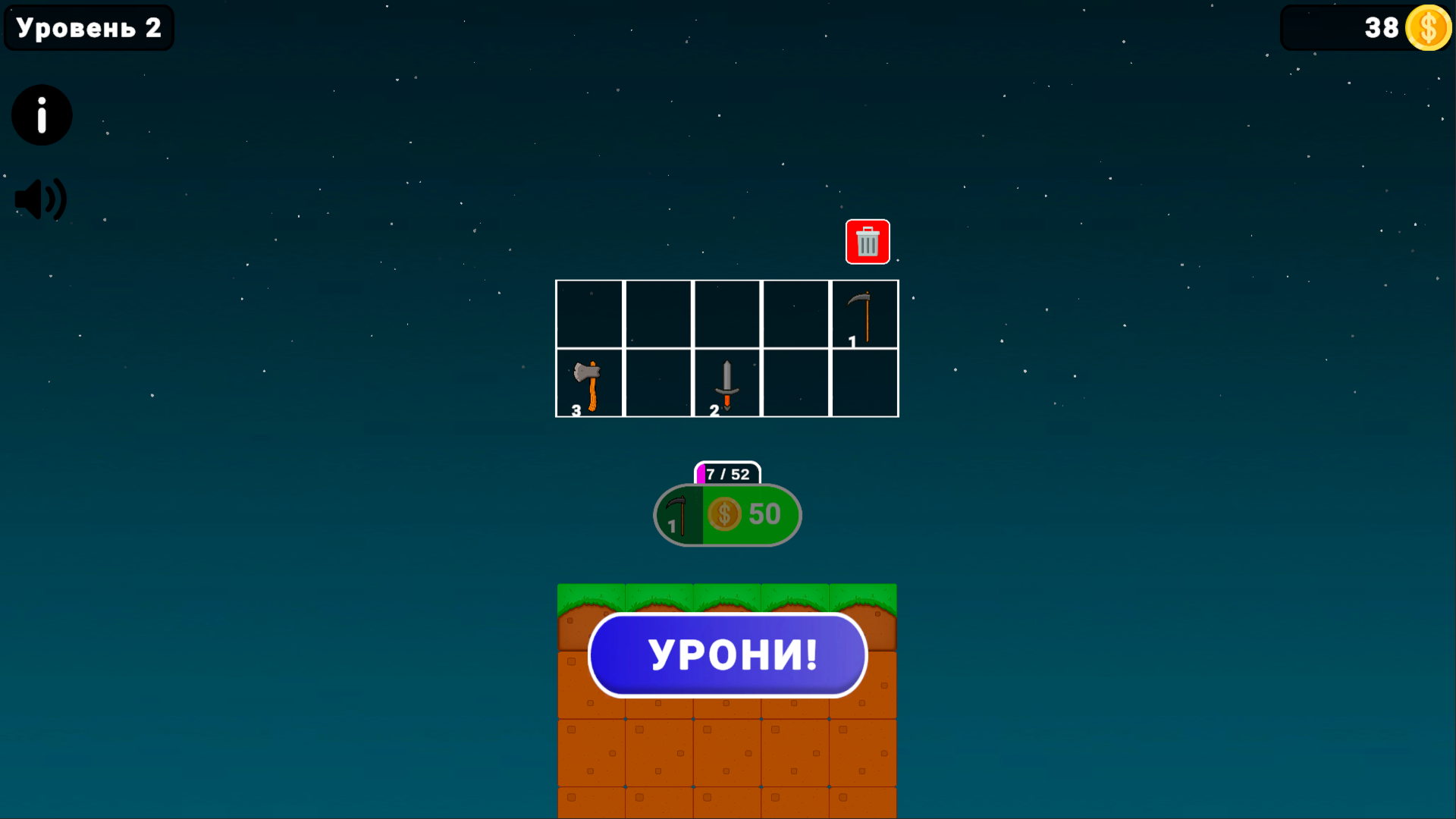Click the gold coin icon next to 38
The image size is (1456, 819).
tap(1429, 28)
